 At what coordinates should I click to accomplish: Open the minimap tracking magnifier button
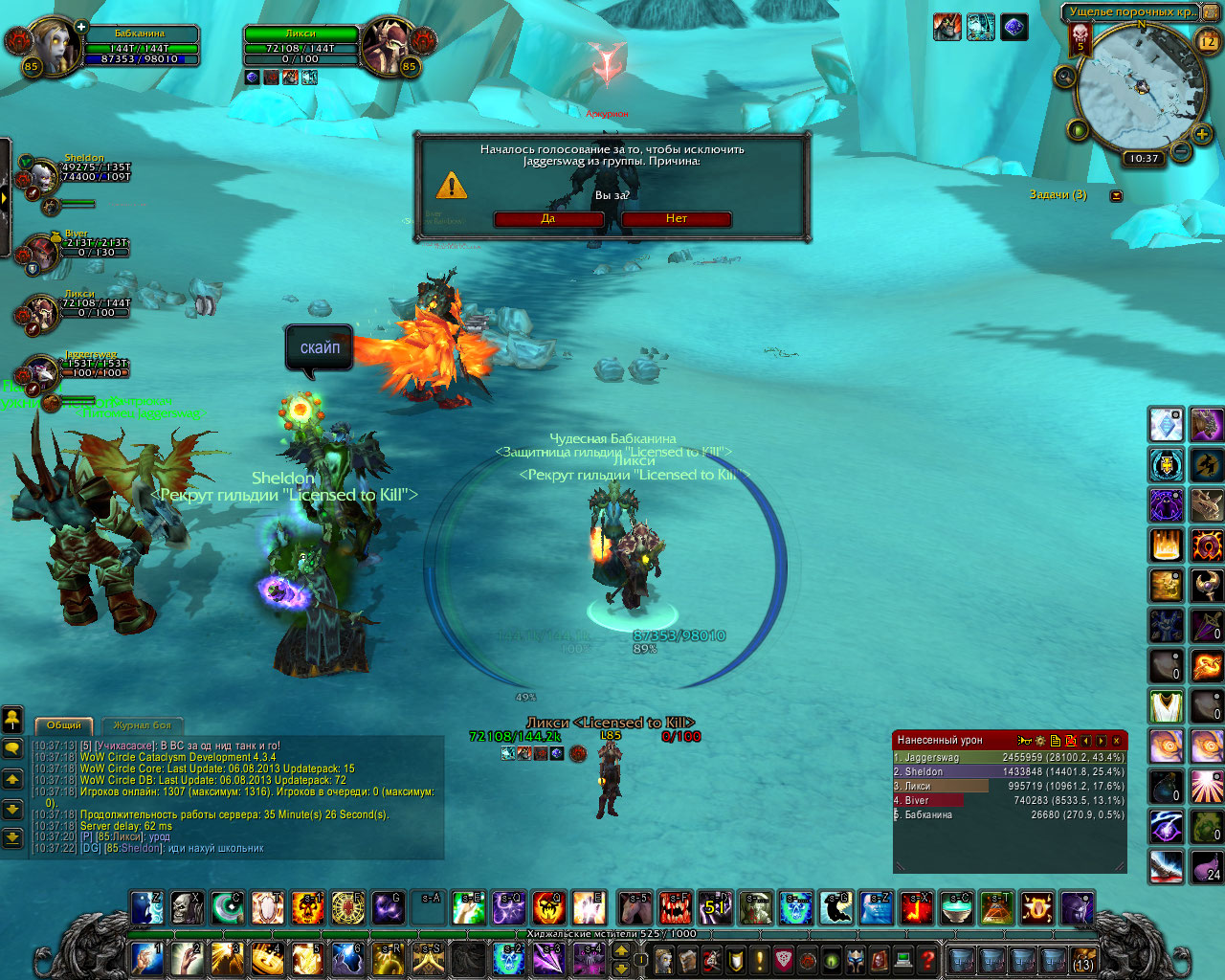click(x=1065, y=77)
